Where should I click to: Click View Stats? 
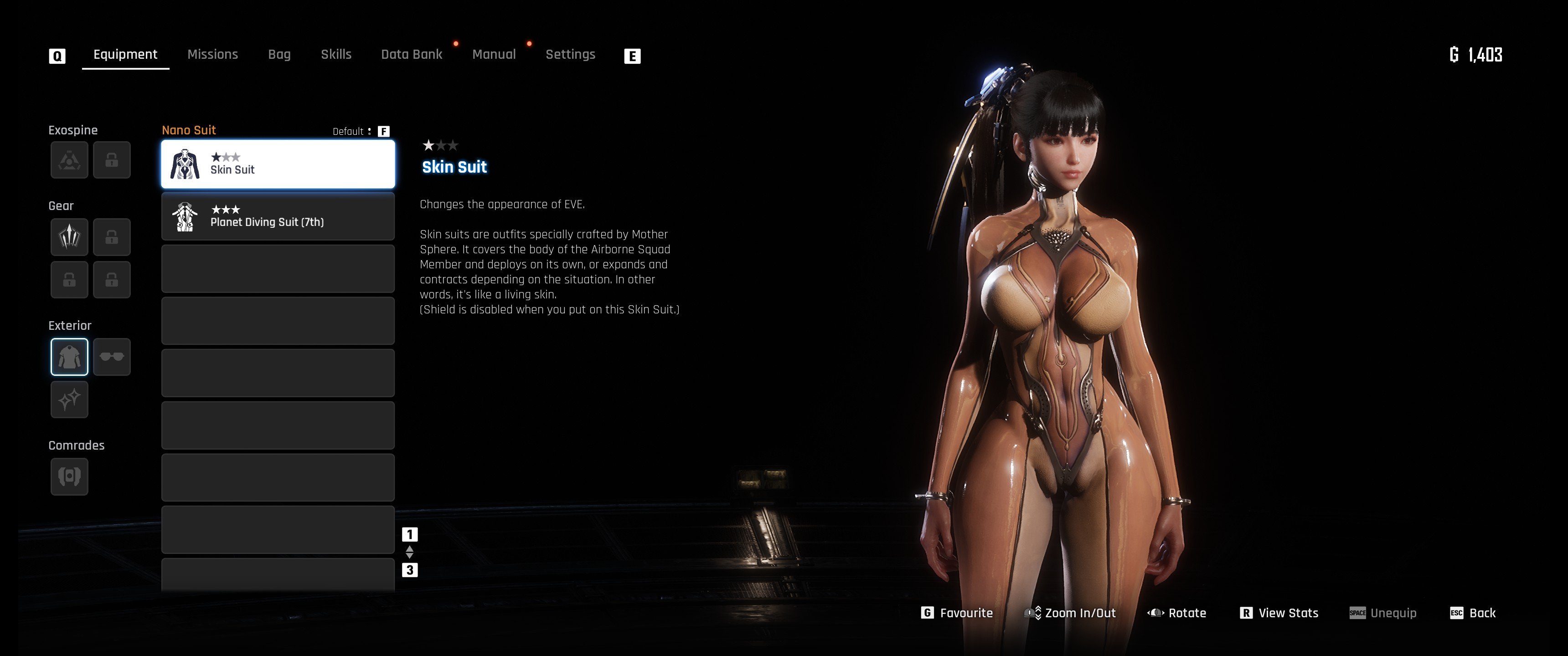coord(1279,613)
